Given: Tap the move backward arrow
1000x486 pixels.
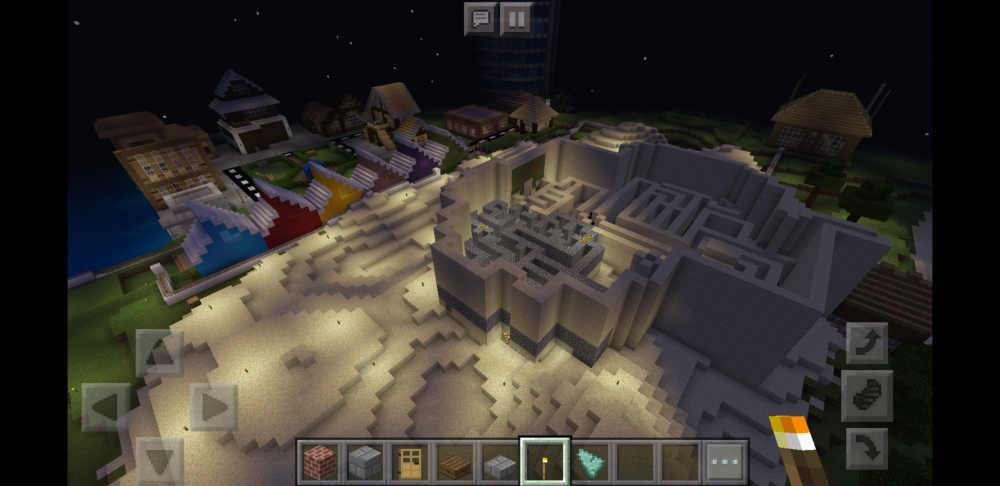Looking at the screenshot, I should point(159,460).
